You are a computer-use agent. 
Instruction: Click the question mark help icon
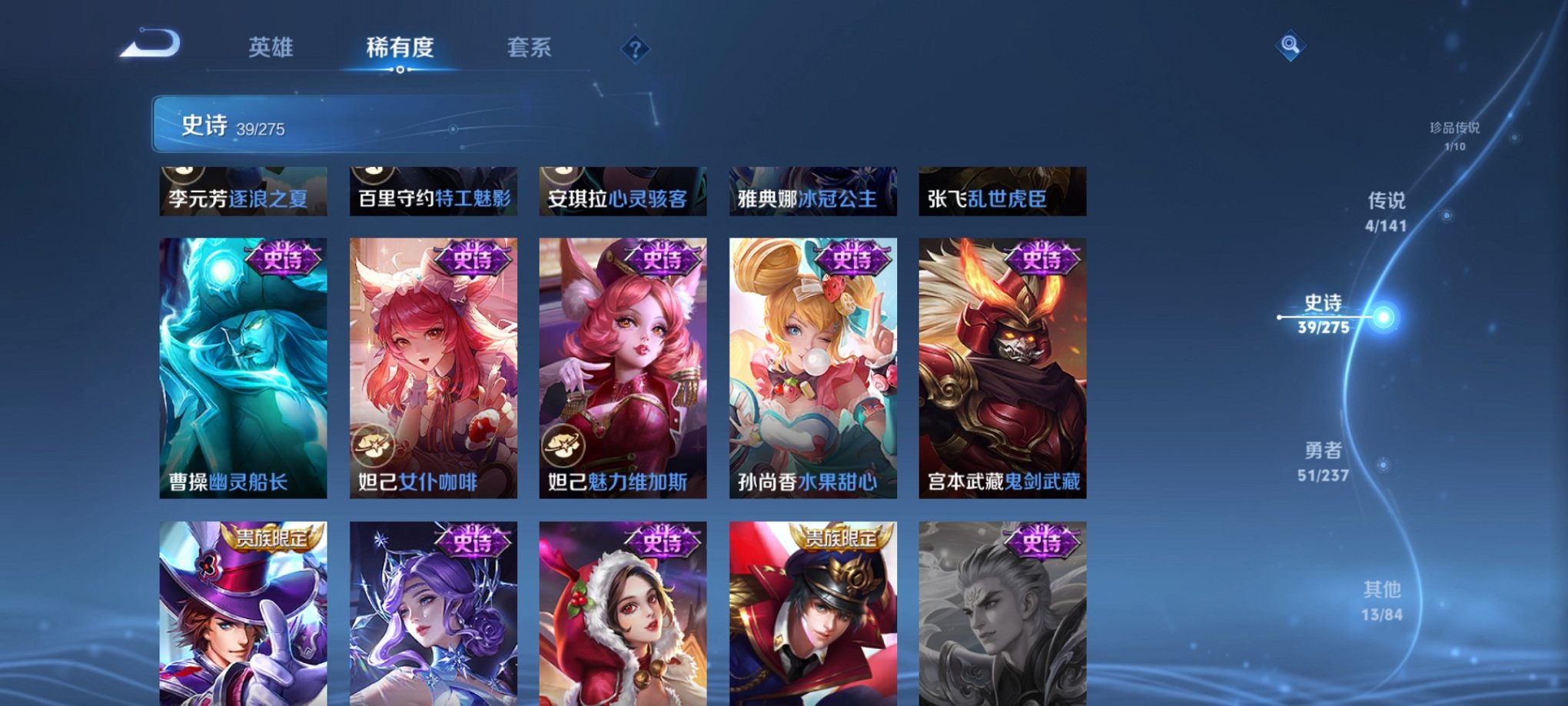(635, 50)
